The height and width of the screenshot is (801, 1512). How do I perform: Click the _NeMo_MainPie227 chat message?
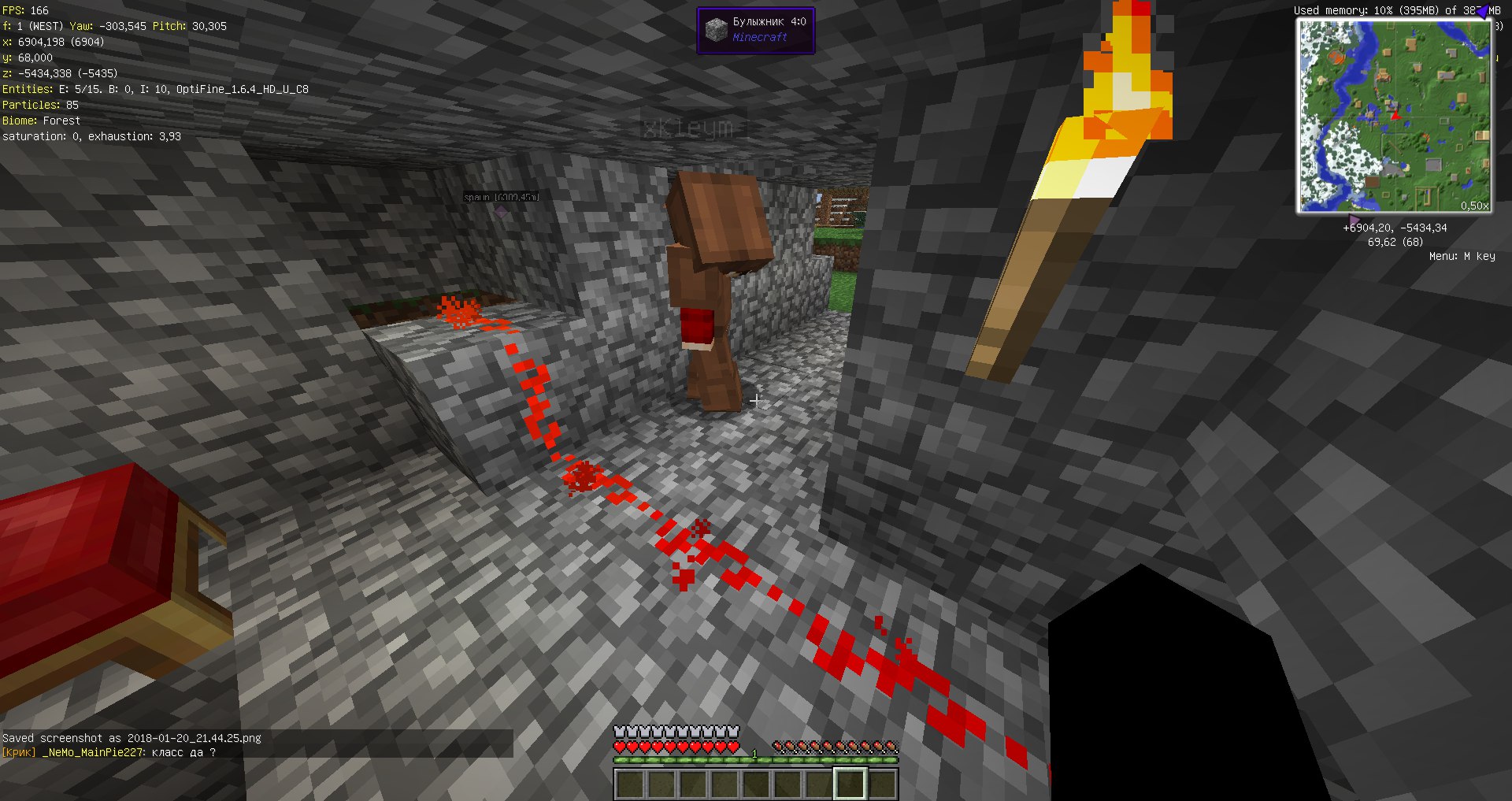tap(109, 752)
